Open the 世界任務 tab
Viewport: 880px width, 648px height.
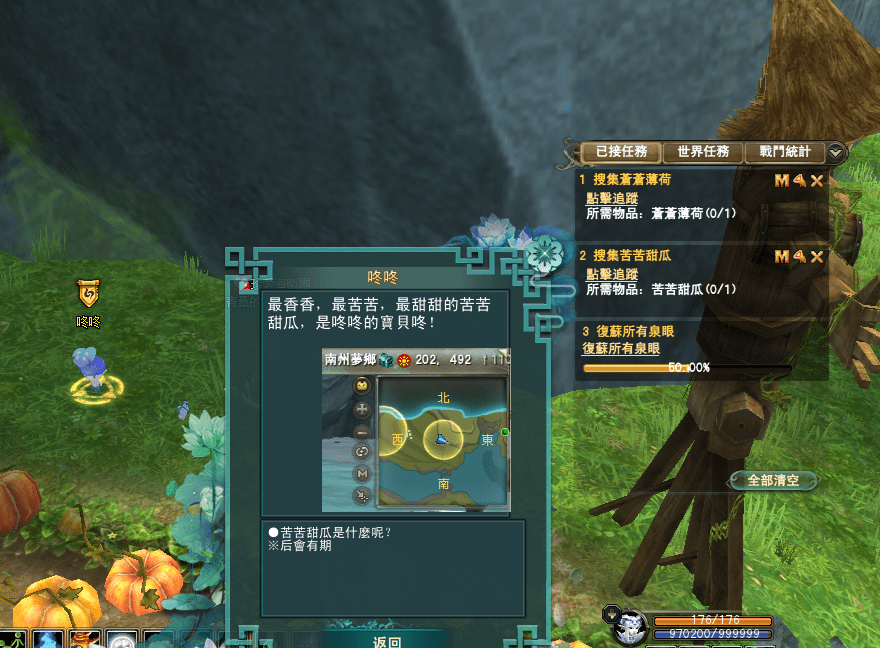click(x=702, y=152)
